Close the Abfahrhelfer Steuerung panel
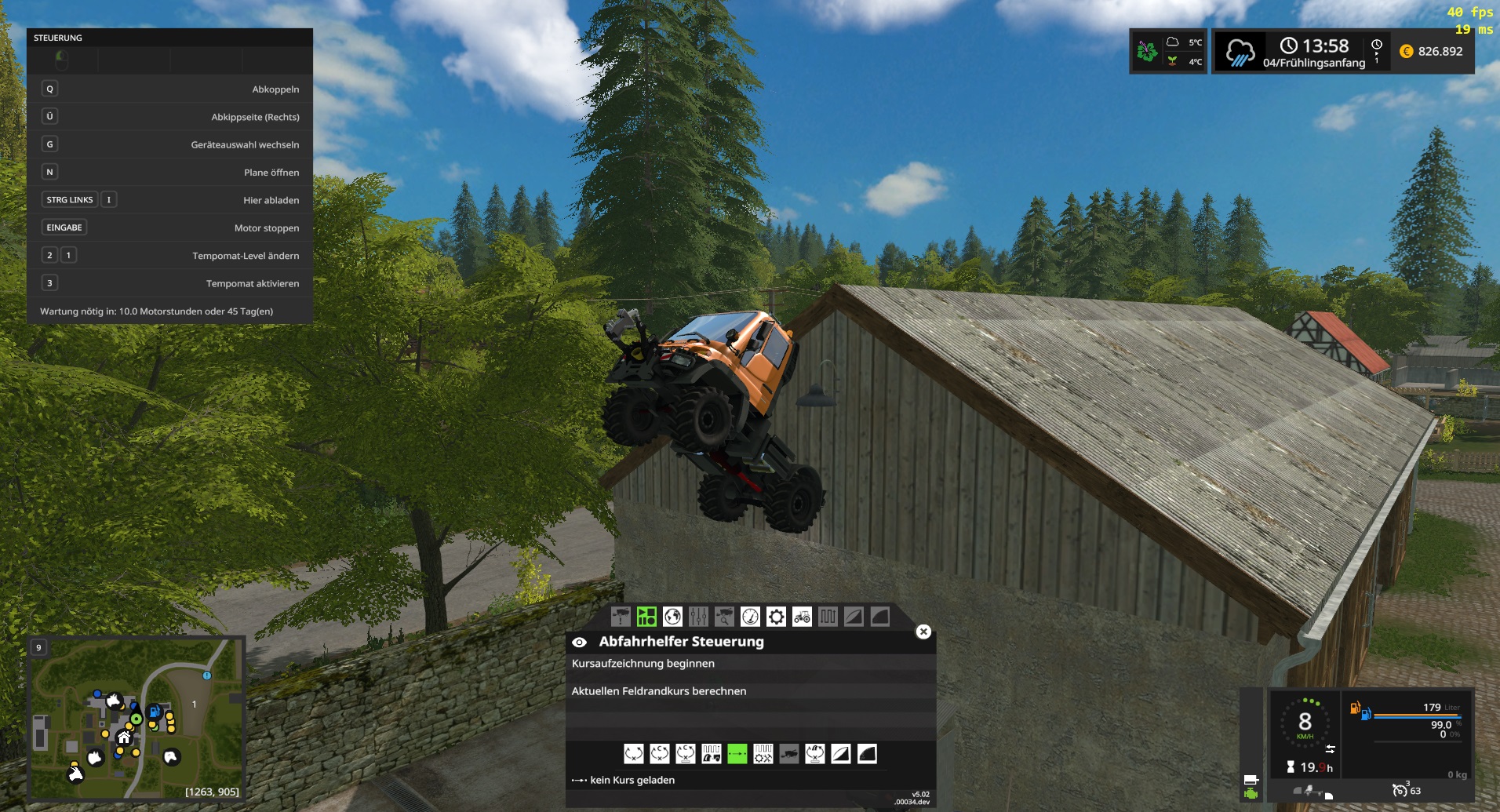The image size is (1500, 812). (923, 632)
